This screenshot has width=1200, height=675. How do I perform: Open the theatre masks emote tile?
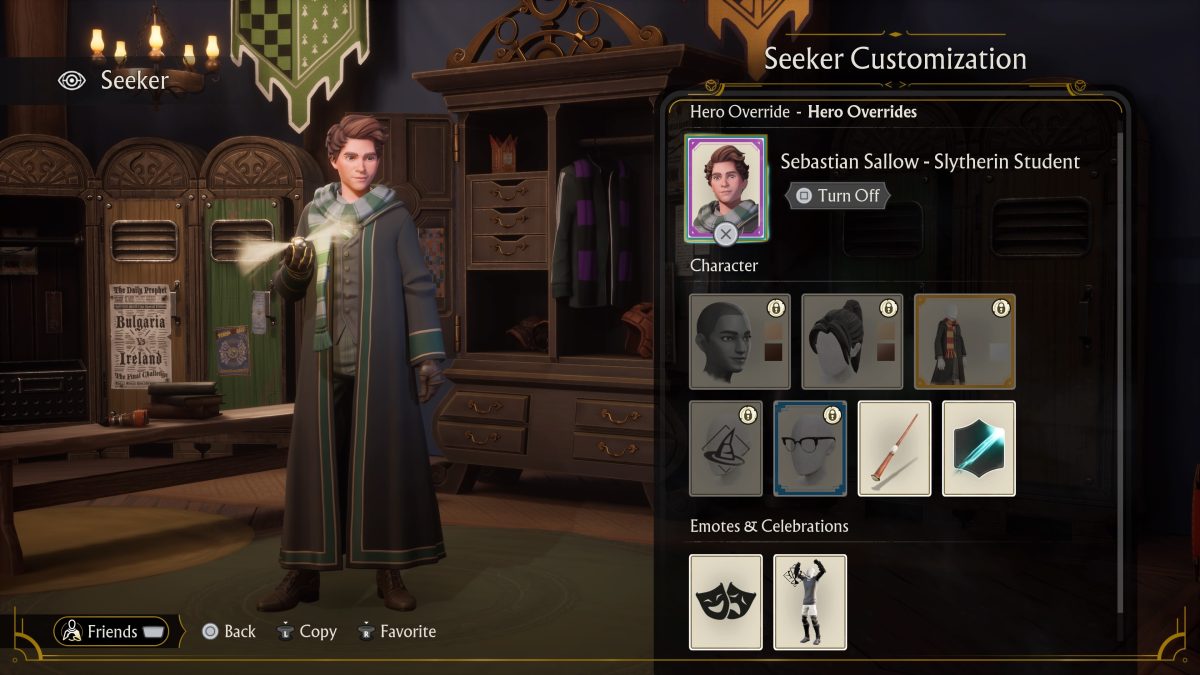726,602
